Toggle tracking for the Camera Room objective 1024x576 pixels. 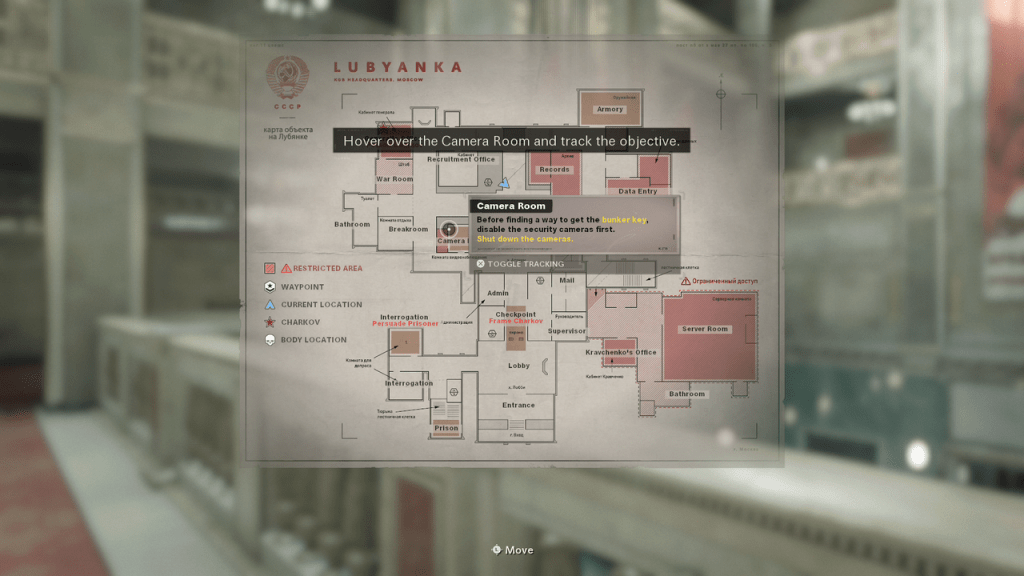[519, 264]
